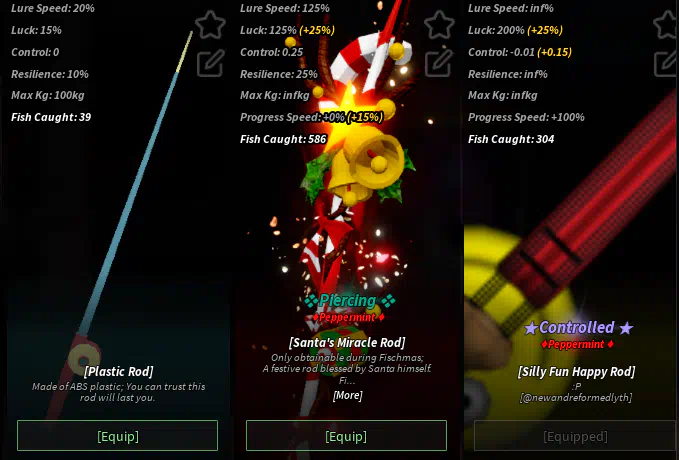Favorite the Plastic Rod with star icon
Image resolution: width=679 pixels, height=460 pixels.
[x=210, y=25]
